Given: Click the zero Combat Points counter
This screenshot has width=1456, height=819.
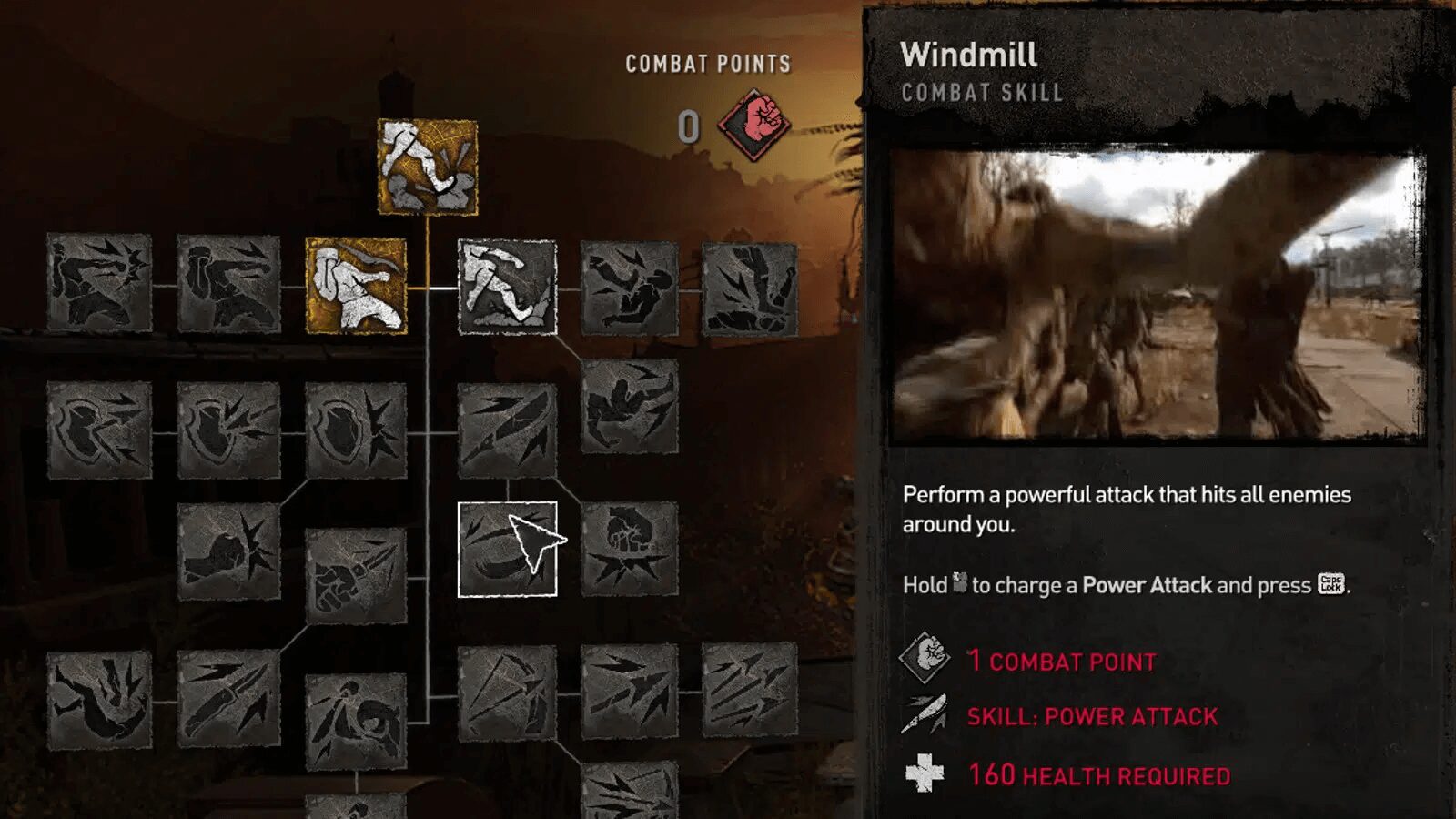Looking at the screenshot, I should click(x=689, y=125).
